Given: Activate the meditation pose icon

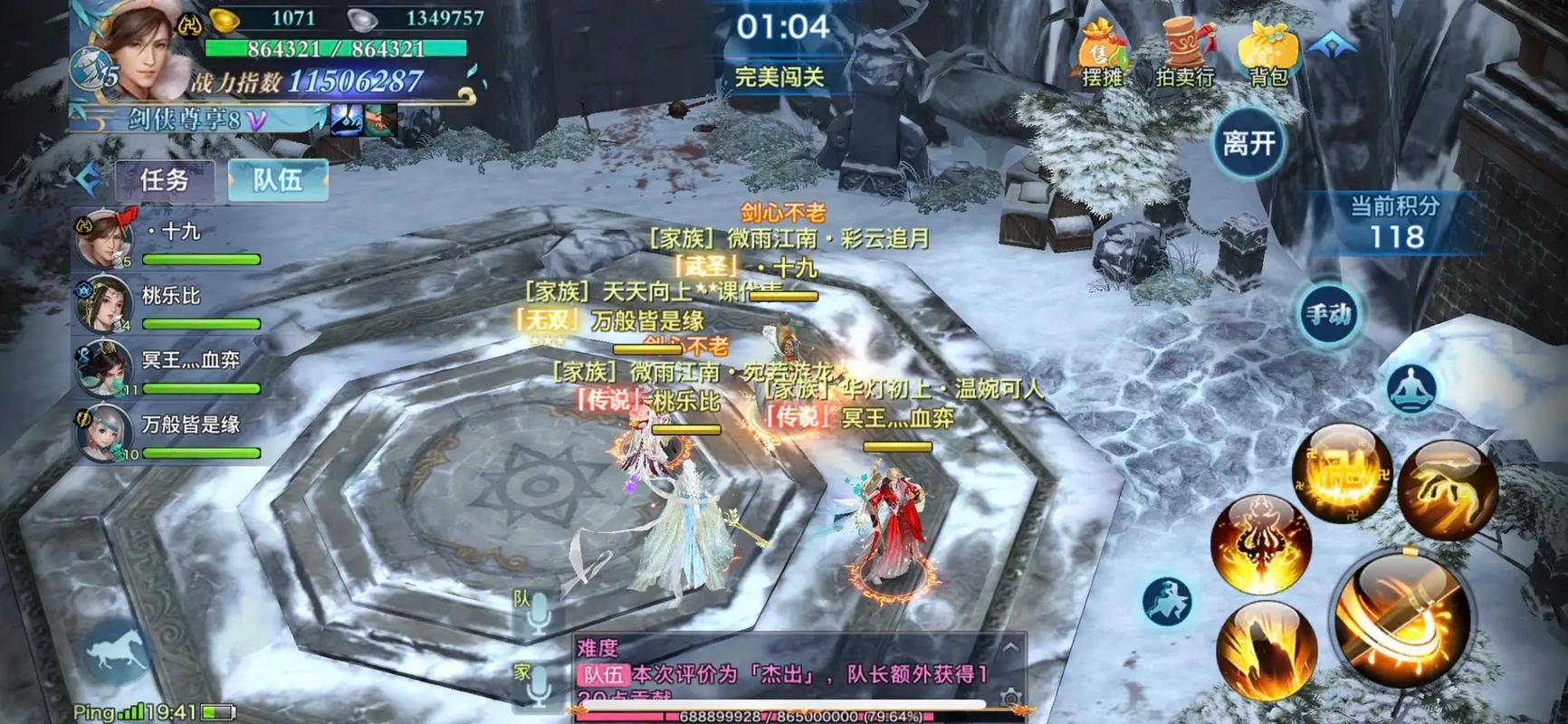Looking at the screenshot, I should (x=1412, y=388).
